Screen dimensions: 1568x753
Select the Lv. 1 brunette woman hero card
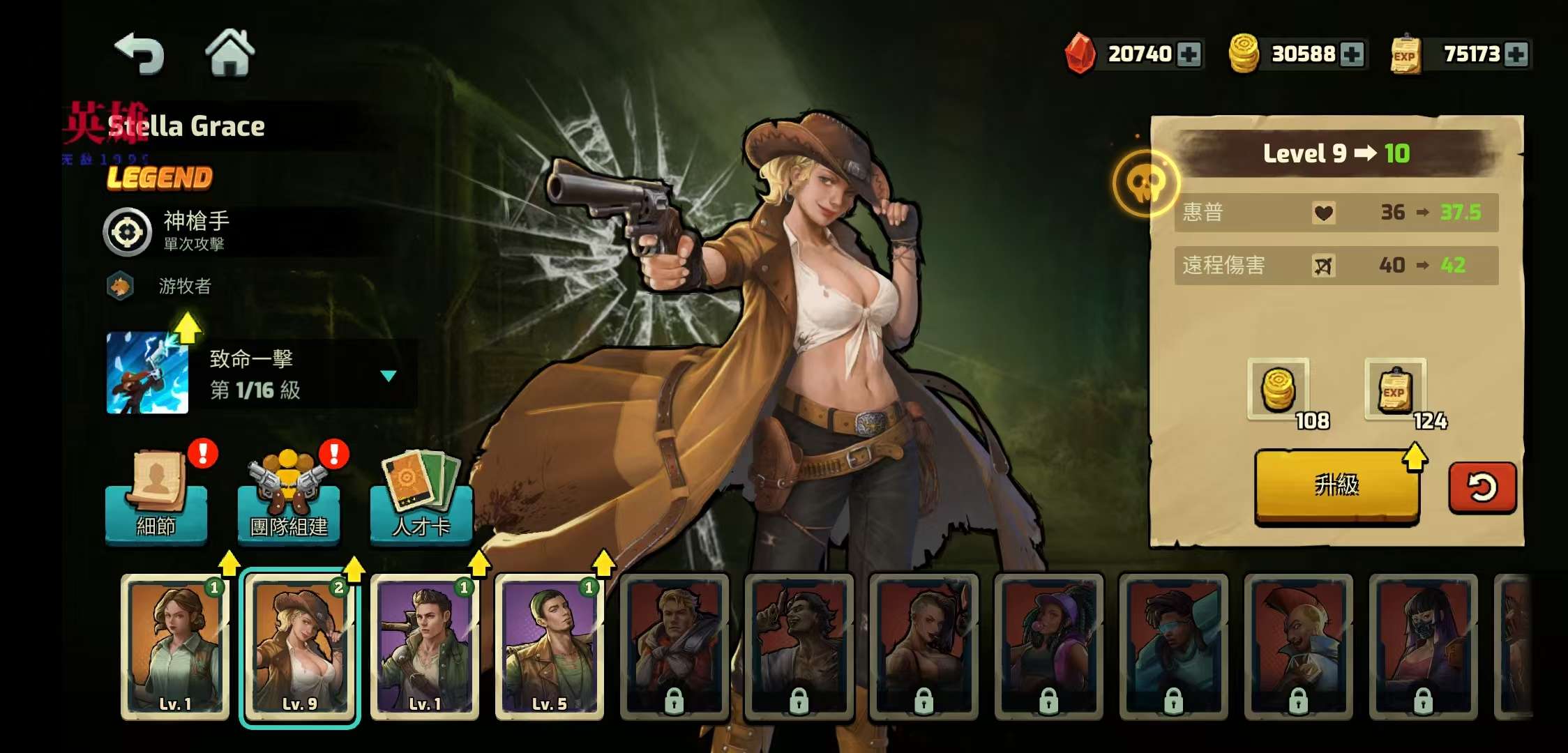coord(175,646)
